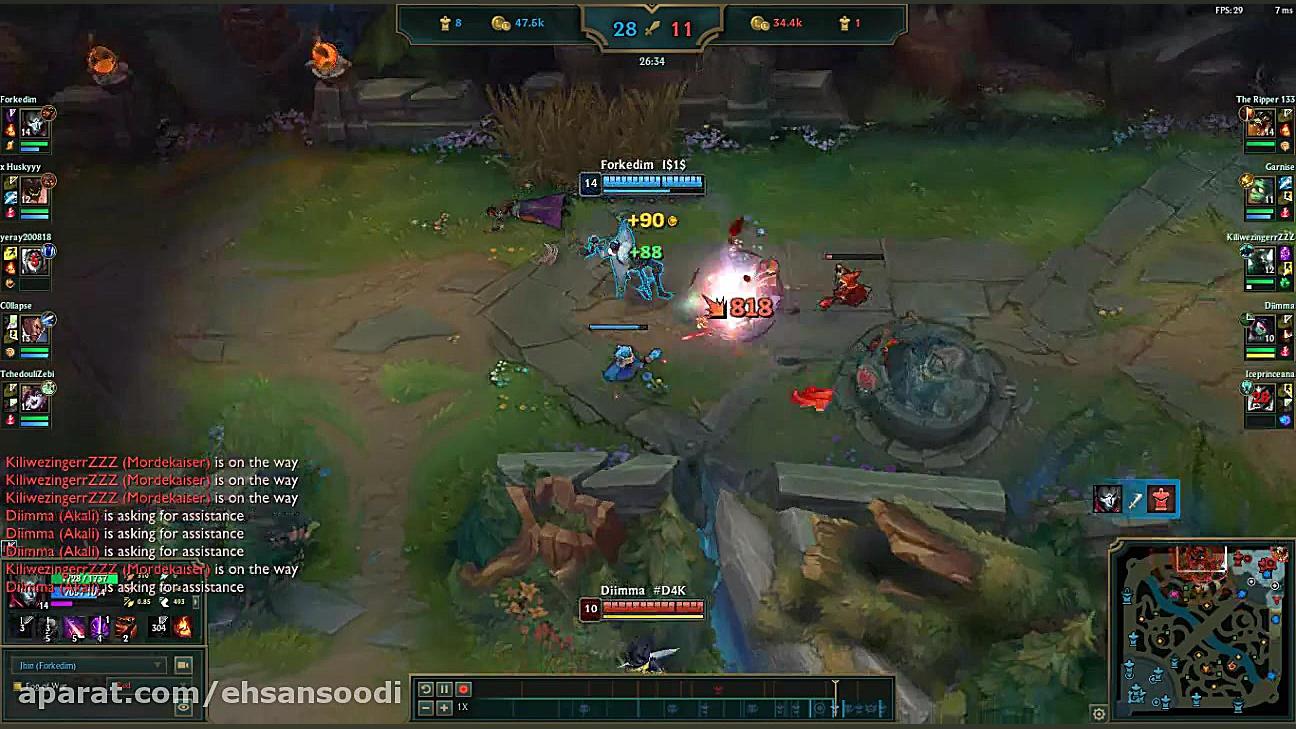Increase playback speed with the plus button
Image resolution: width=1296 pixels, height=729 pixels.
442,707
